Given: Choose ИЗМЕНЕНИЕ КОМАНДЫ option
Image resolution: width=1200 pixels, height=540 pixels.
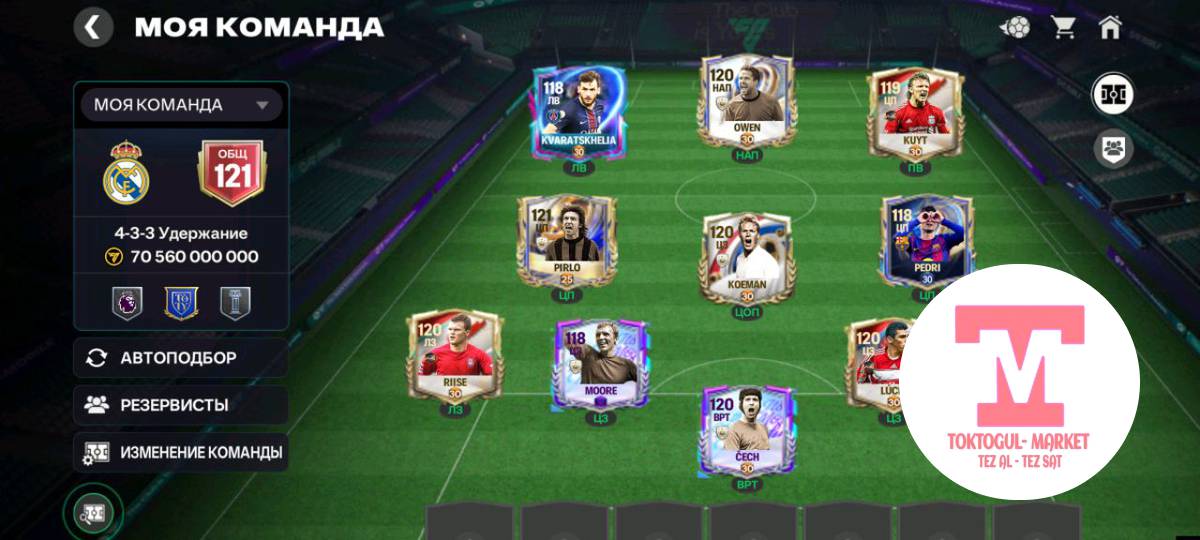Looking at the screenshot, I should tap(181, 452).
